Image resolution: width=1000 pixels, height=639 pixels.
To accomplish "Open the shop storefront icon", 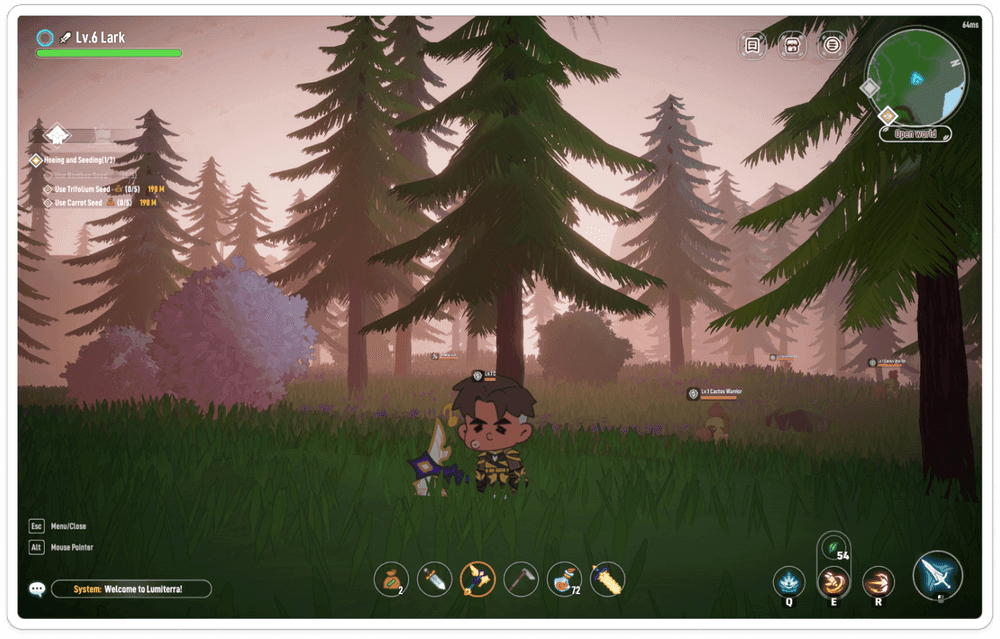I will point(792,45).
